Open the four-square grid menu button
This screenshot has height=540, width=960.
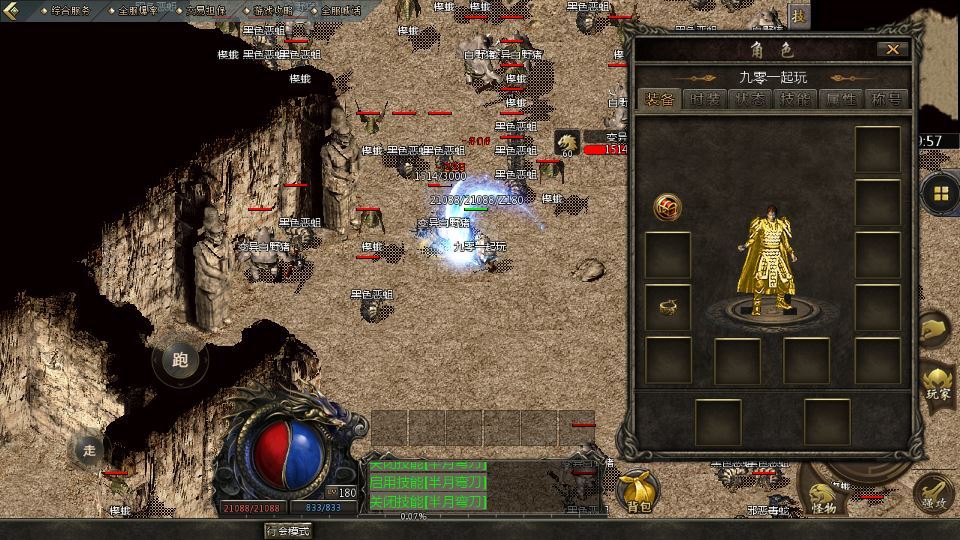[x=941, y=193]
